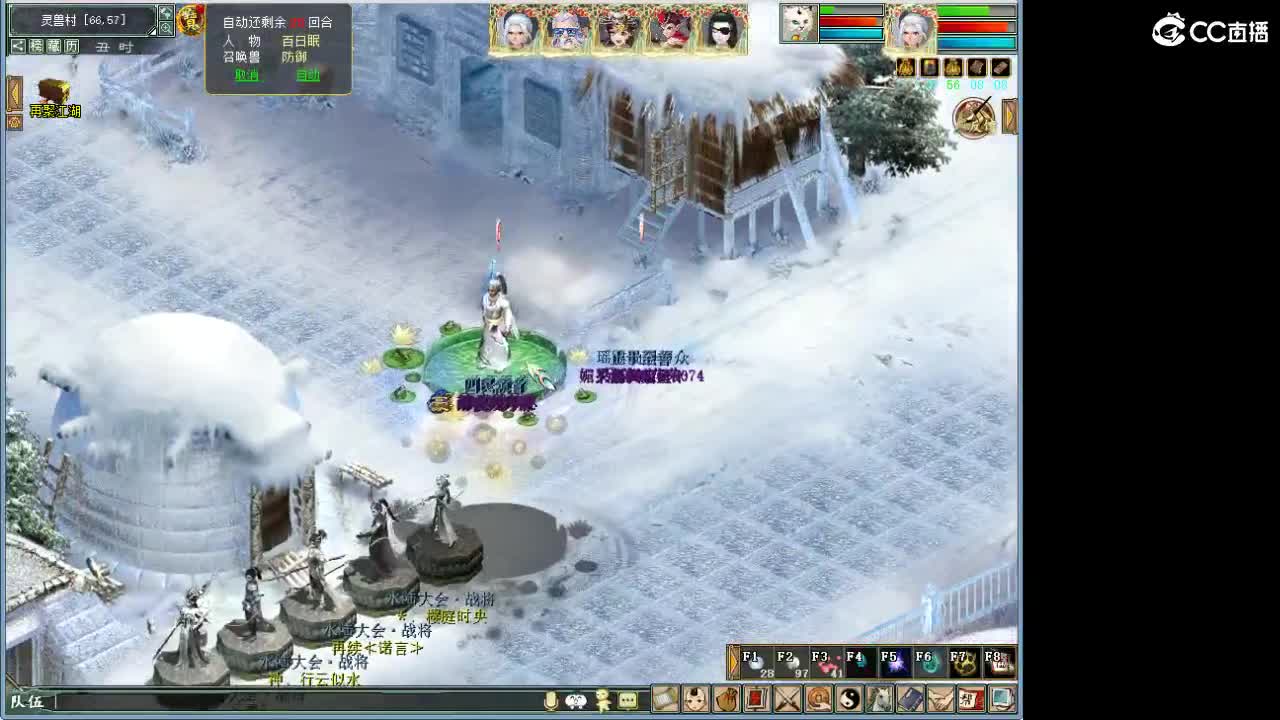Viewport: 1280px width, 720px height.
Task: Click the first teammate portrait at the top
Action: pyautogui.click(x=520, y=28)
